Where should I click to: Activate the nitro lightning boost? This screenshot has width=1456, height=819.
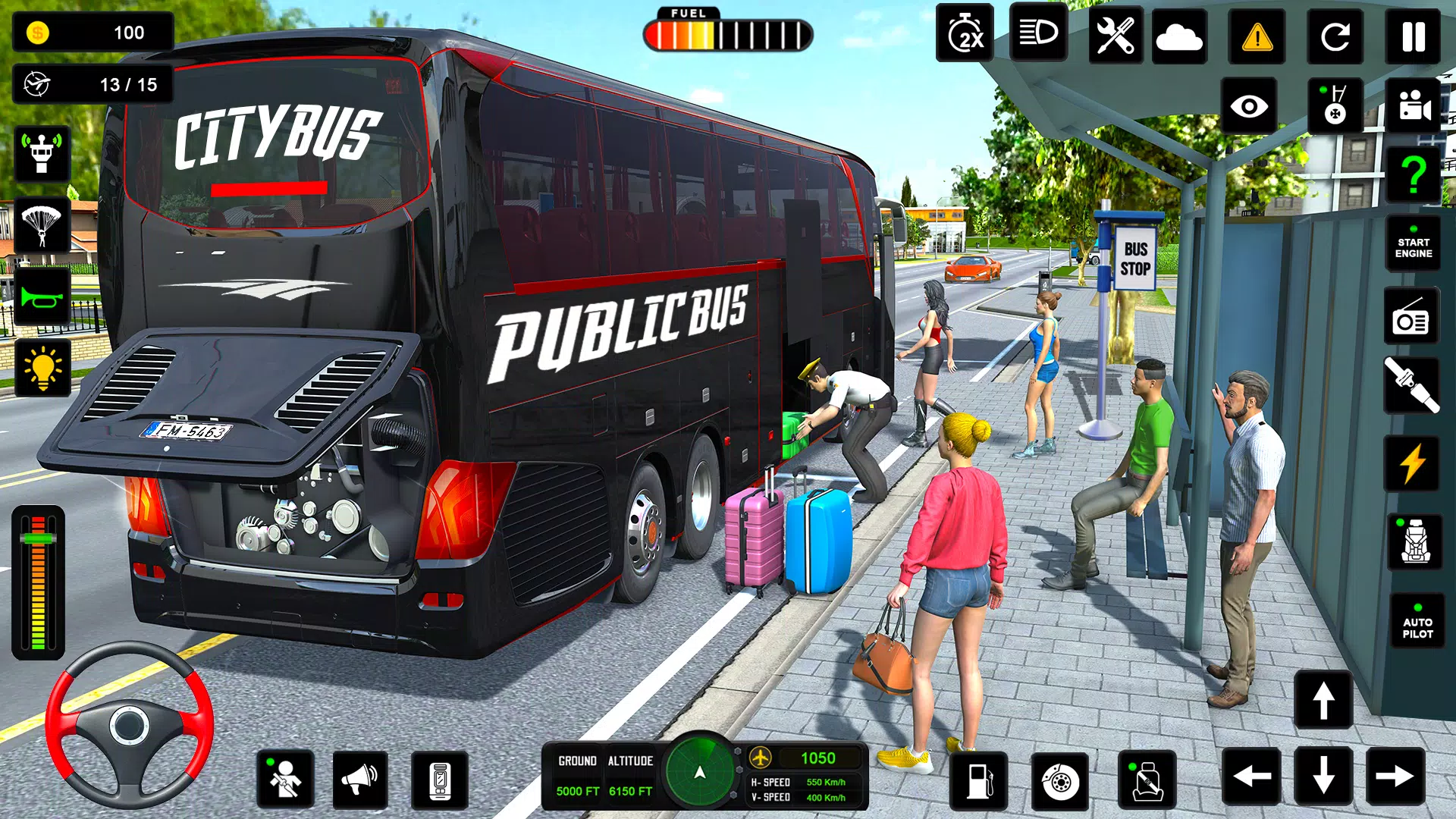click(1412, 460)
